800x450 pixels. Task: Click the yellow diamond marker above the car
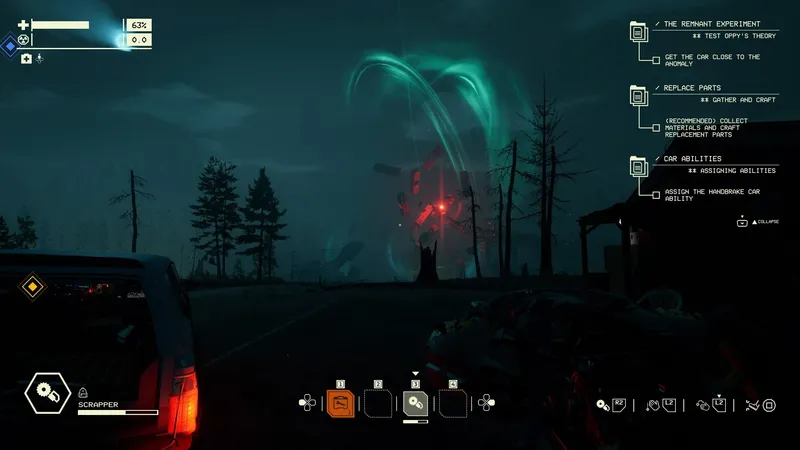coord(33,288)
